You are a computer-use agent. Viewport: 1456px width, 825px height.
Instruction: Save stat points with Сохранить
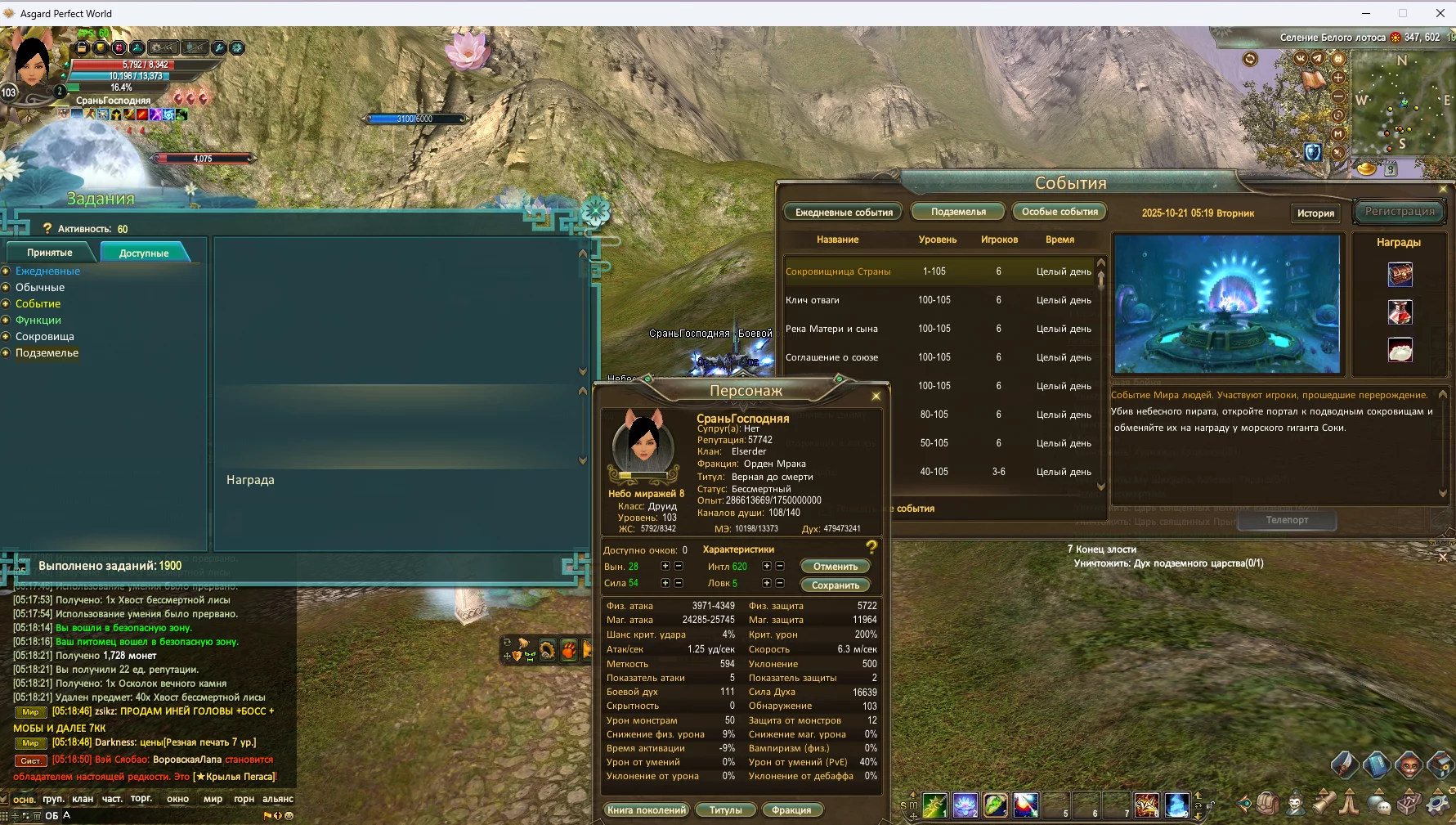[x=835, y=585]
